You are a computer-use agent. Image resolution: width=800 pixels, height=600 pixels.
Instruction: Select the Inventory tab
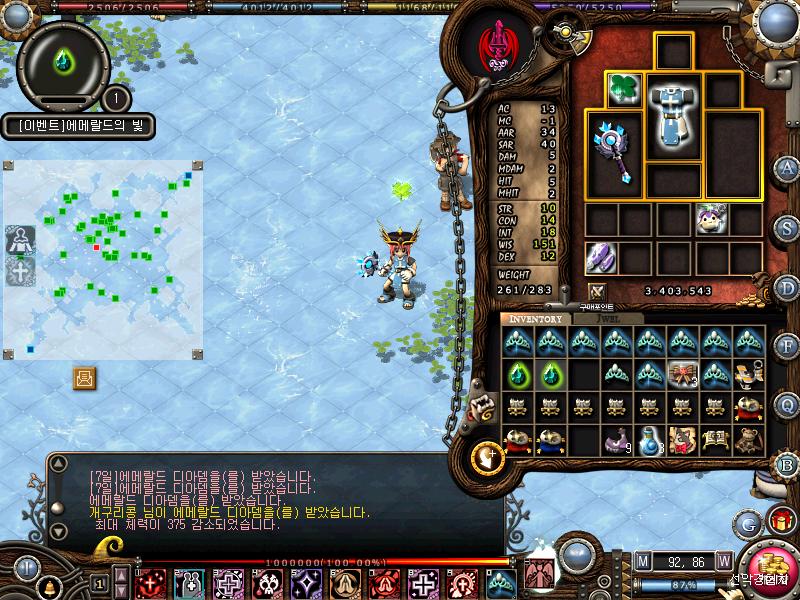(x=536, y=319)
